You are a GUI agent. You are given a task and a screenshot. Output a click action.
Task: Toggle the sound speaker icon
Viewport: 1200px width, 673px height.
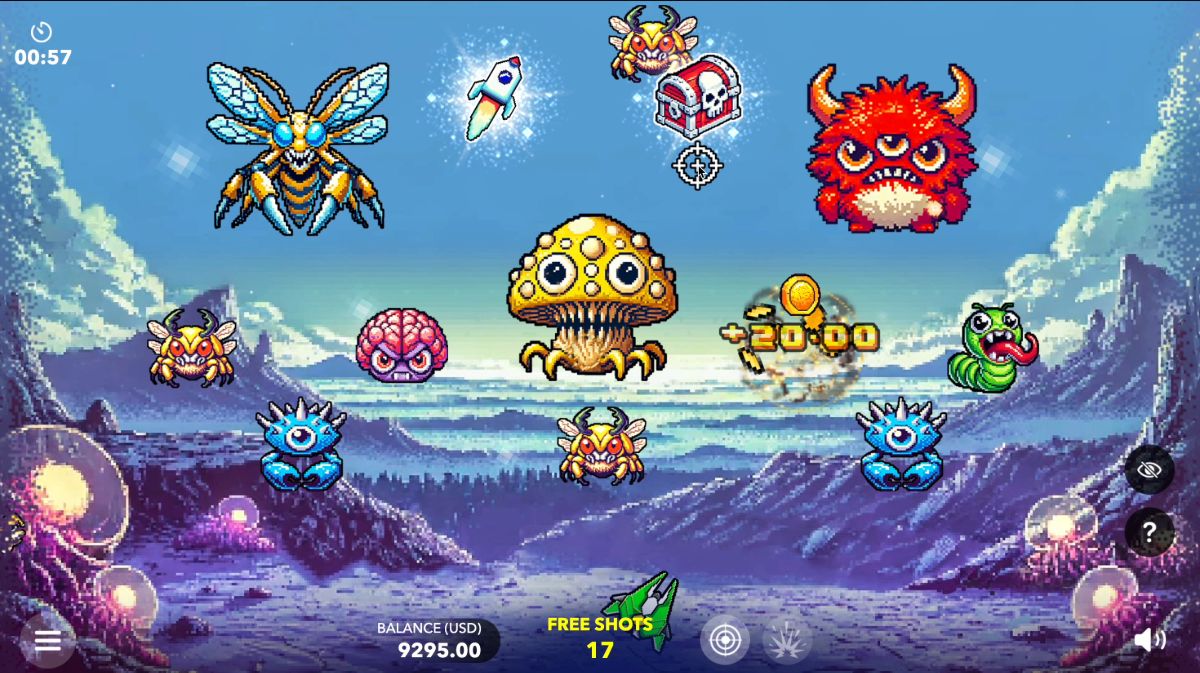pyautogui.click(x=1150, y=640)
